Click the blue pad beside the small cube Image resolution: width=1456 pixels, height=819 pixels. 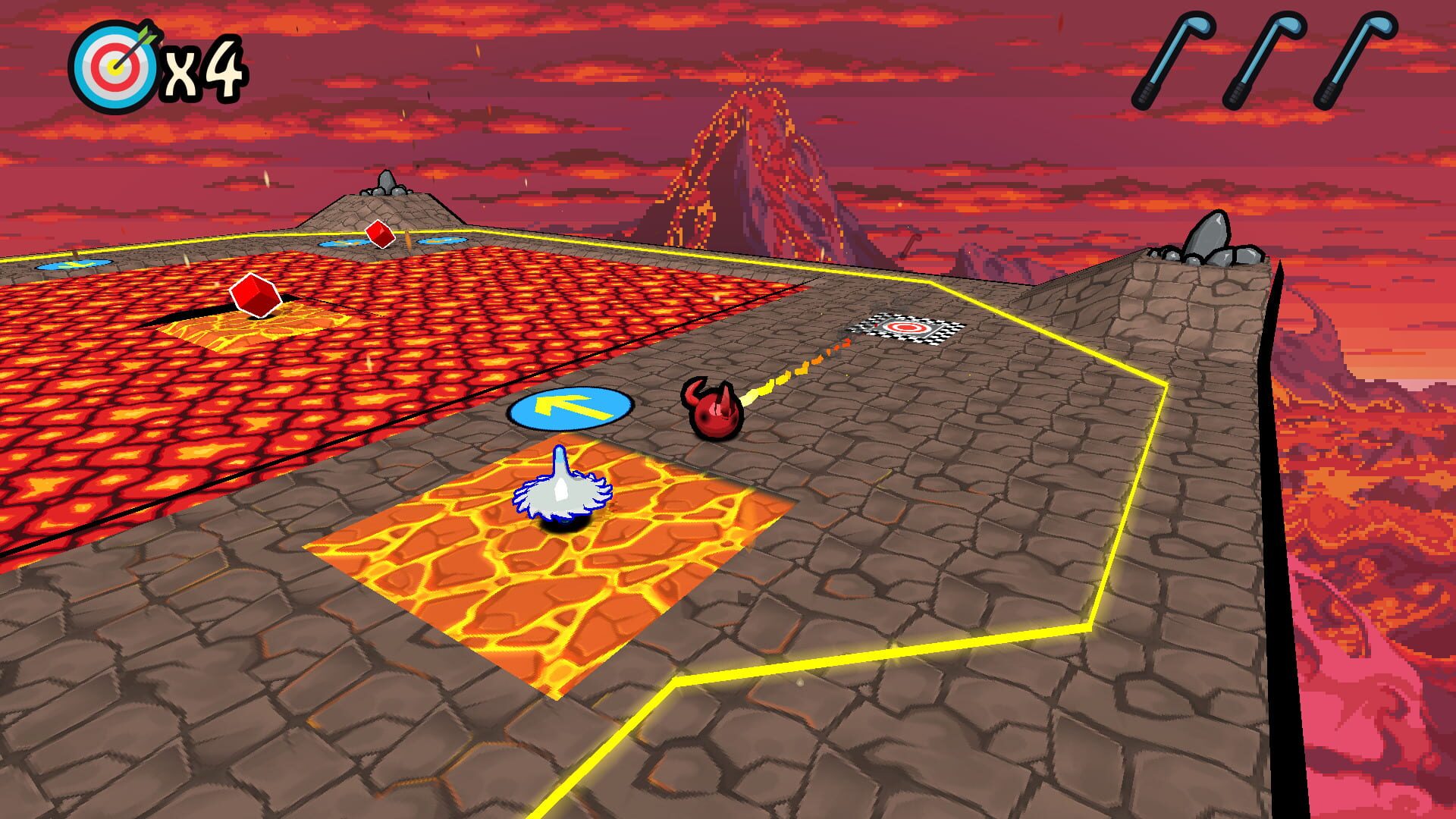coord(345,243)
